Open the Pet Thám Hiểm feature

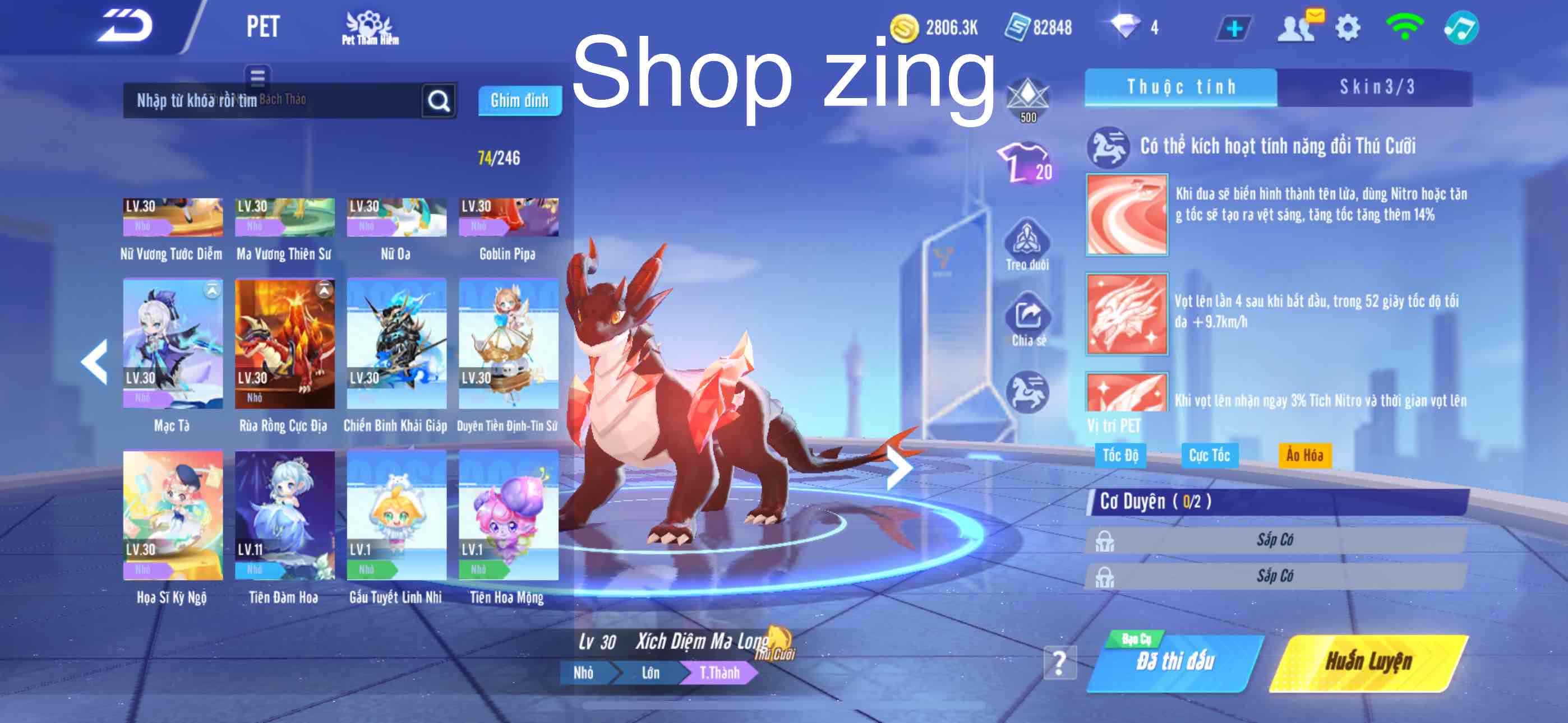tap(370, 27)
